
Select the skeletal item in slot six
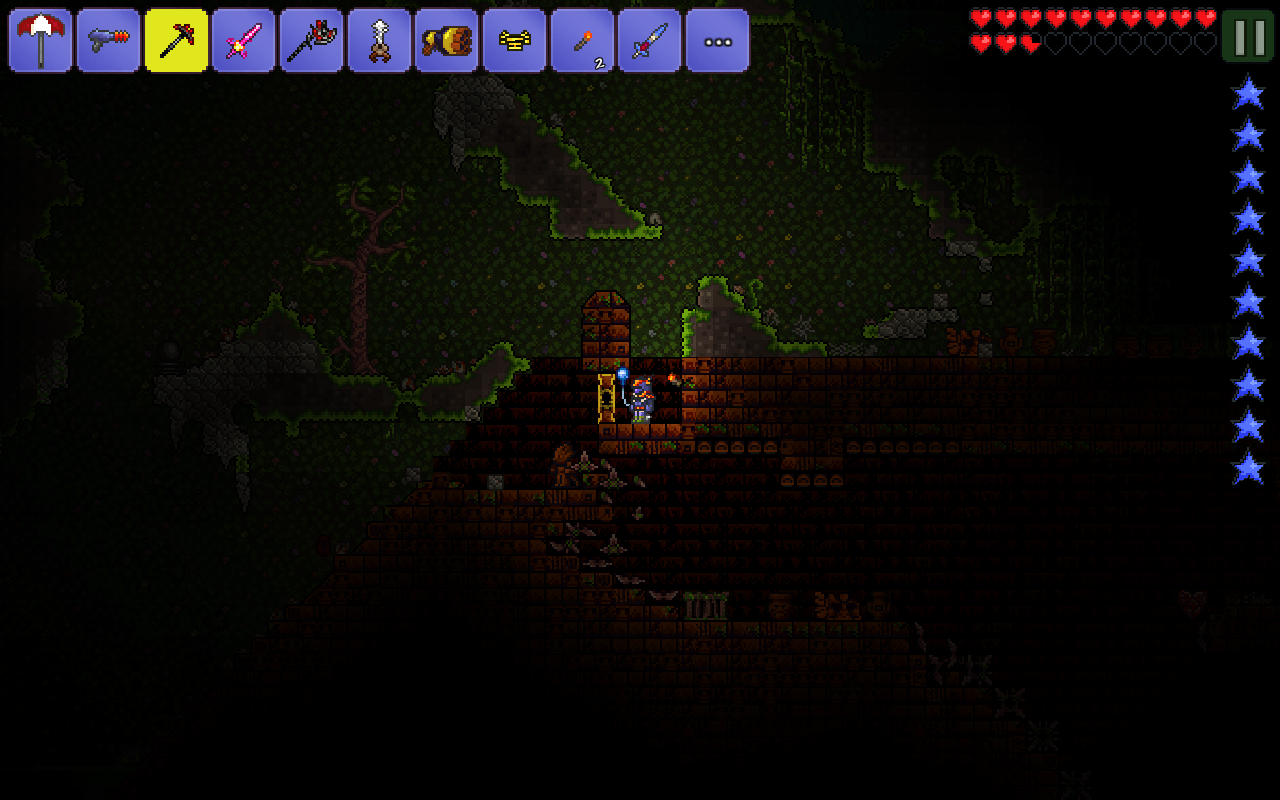380,40
